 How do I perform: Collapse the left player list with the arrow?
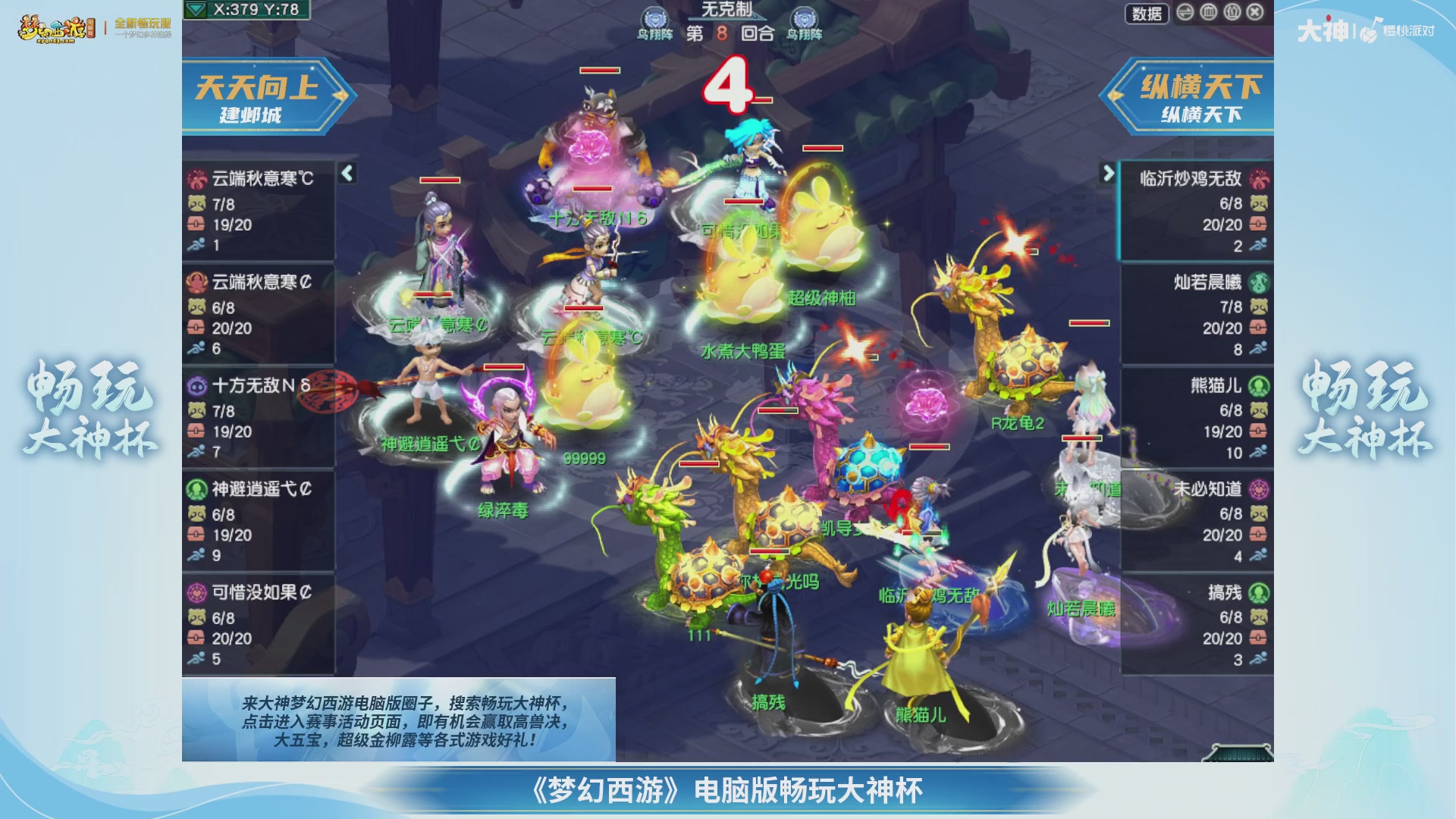(x=346, y=173)
